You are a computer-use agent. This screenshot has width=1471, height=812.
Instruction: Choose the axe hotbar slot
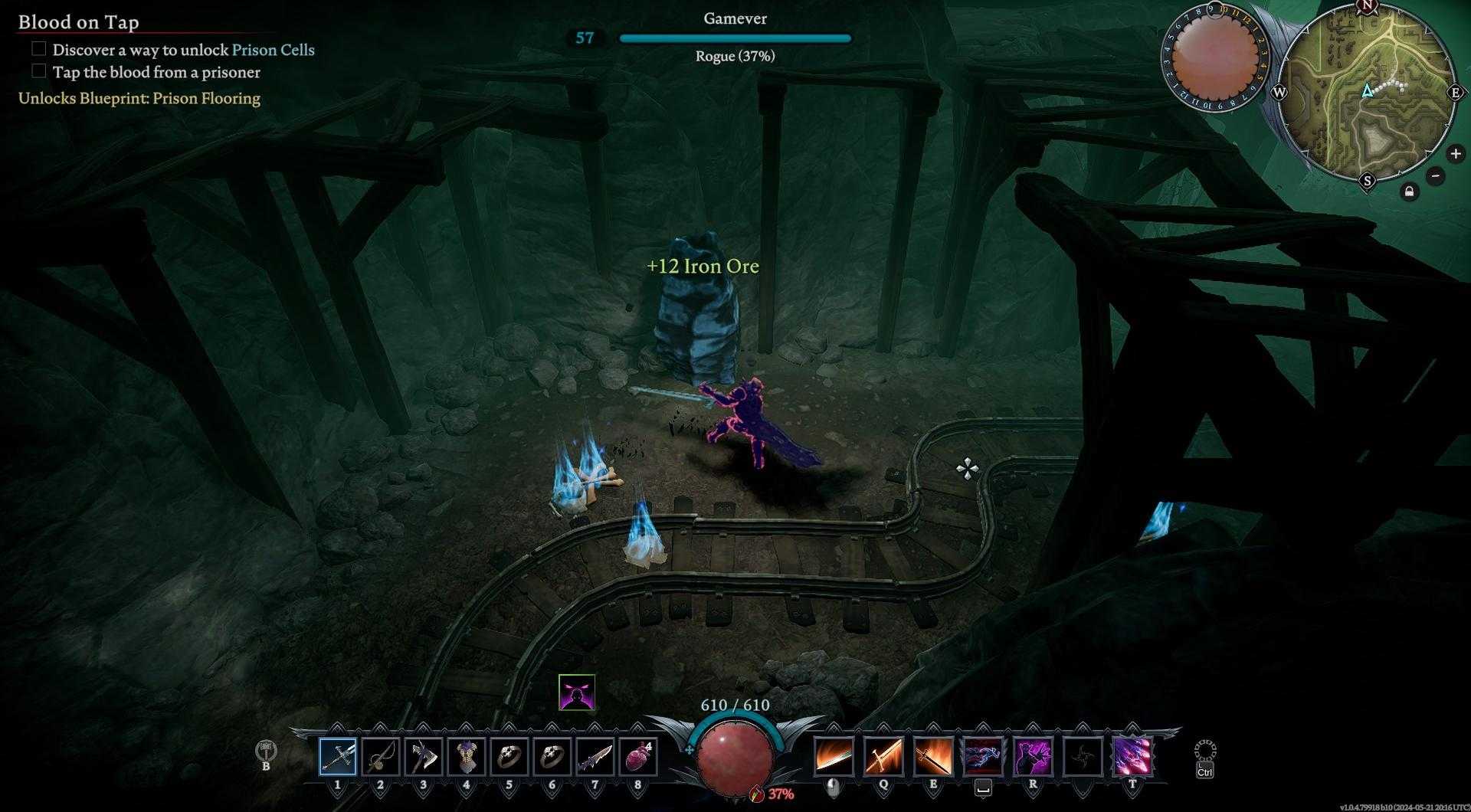click(x=423, y=757)
